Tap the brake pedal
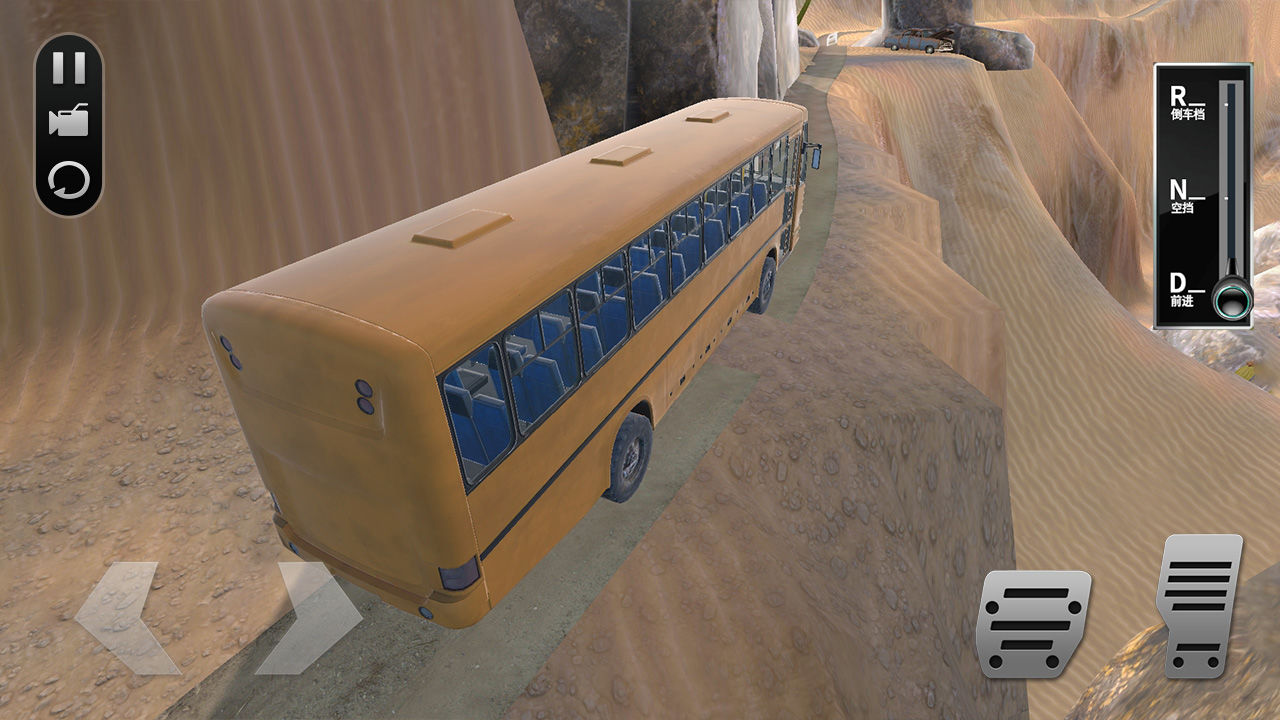The height and width of the screenshot is (720, 1280). click(x=1031, y=623)
